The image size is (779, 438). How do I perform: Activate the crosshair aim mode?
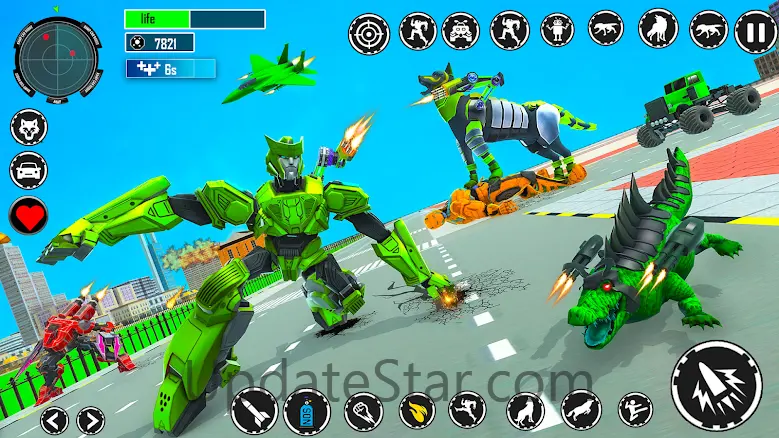click(x=368, y=33)
